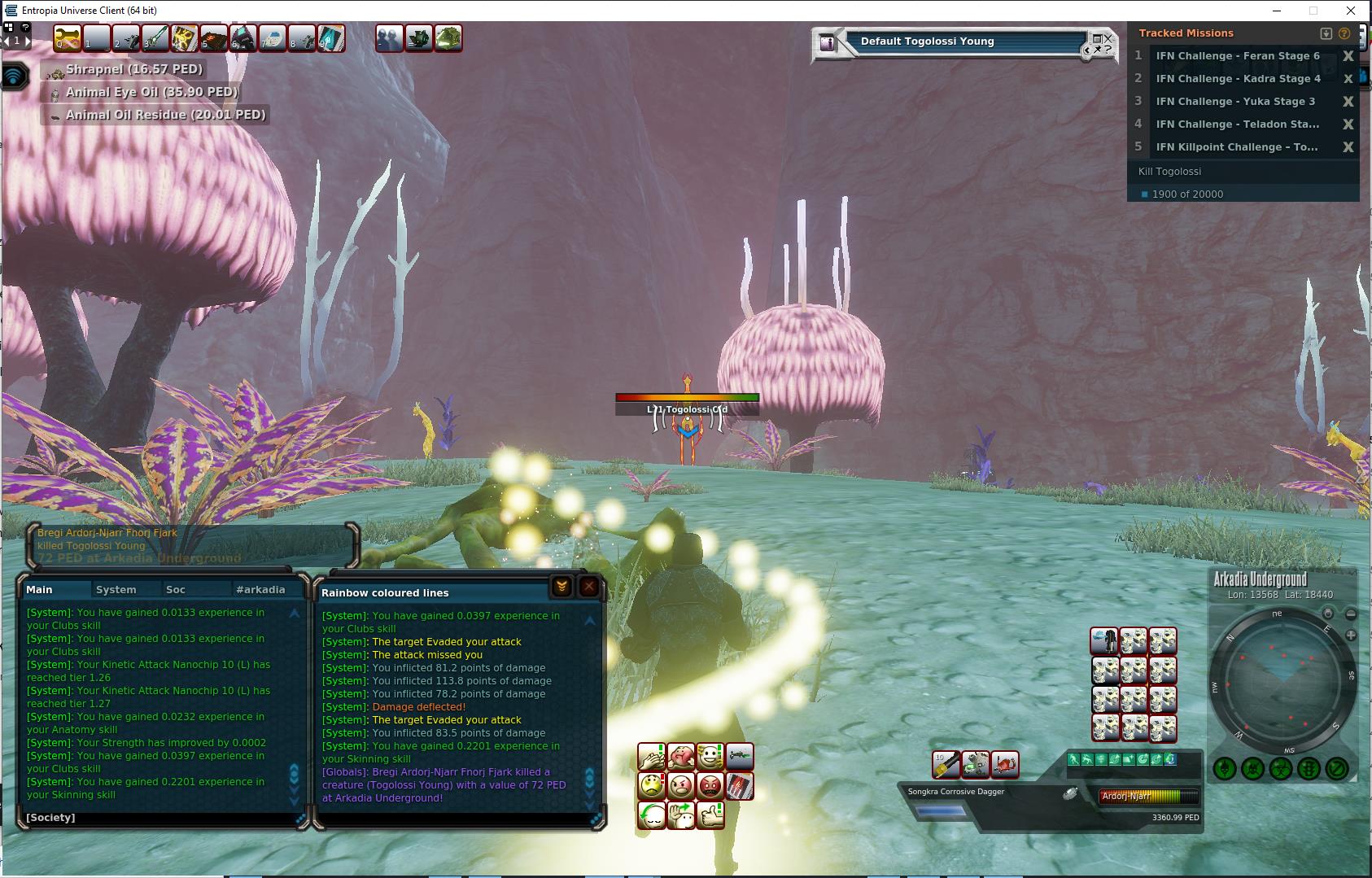This screenshot has width=1372, height=878.
Task: Use the clapping hands emote
Action: tap(651, 757)
